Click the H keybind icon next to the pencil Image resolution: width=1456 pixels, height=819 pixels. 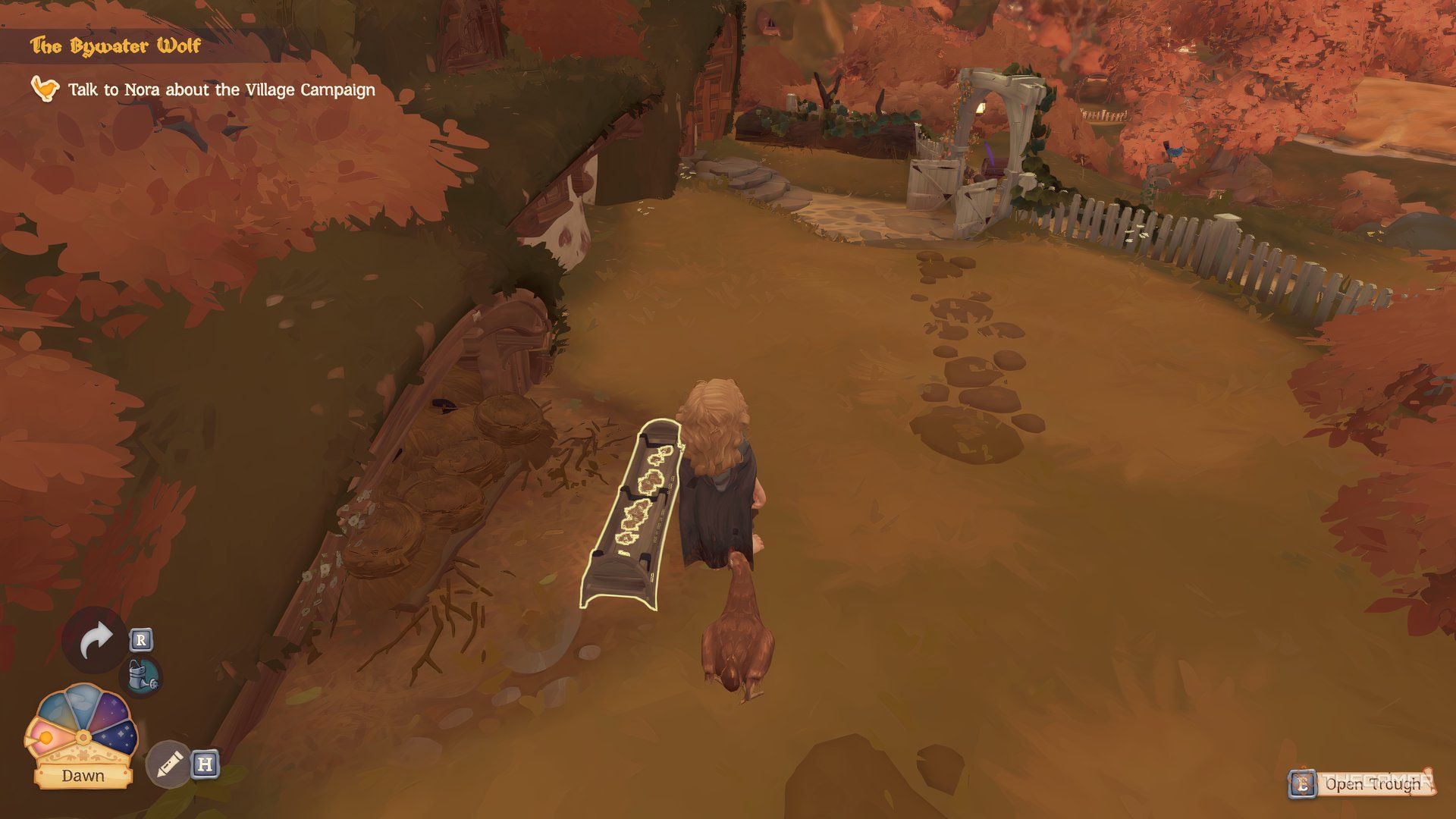(x=205, y=764)
